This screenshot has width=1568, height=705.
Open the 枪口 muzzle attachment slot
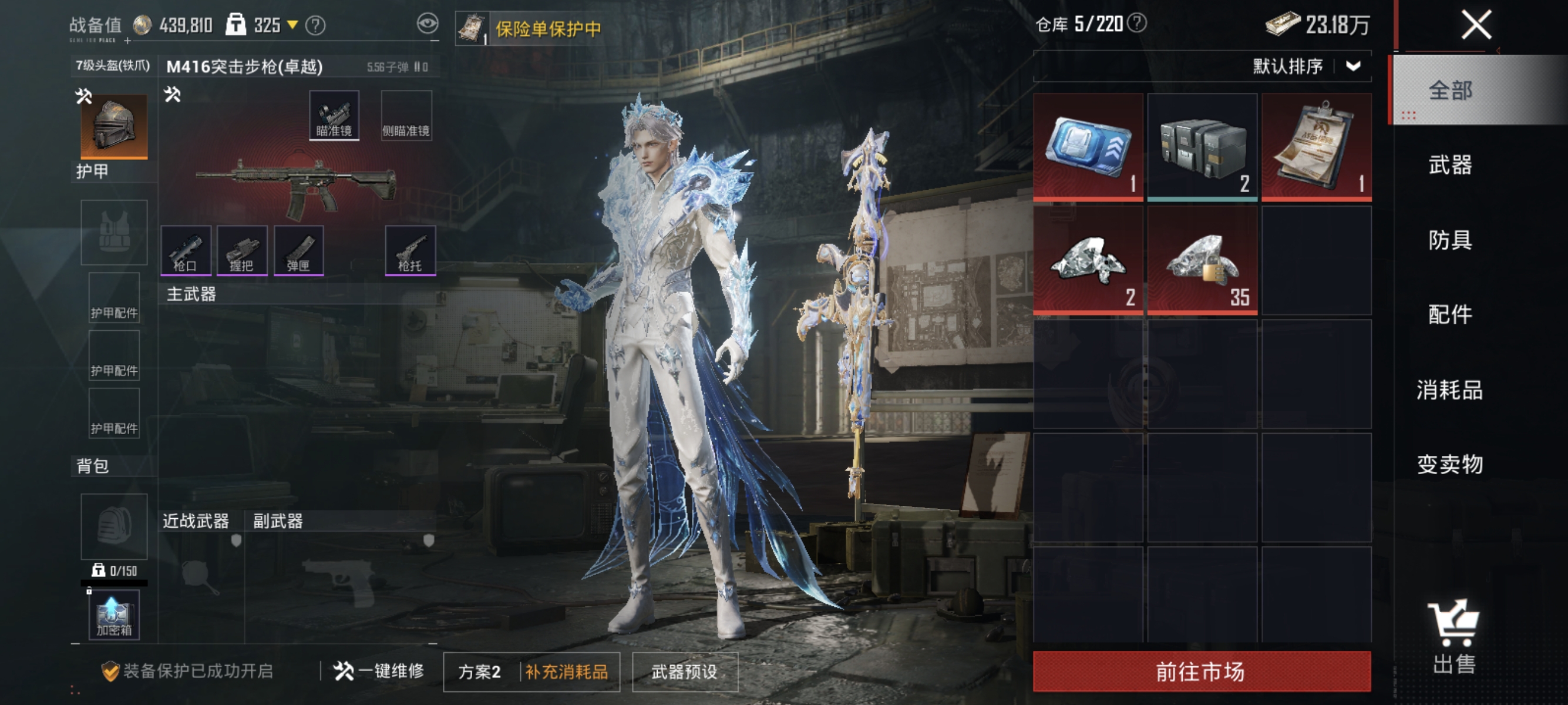point(188,251)
